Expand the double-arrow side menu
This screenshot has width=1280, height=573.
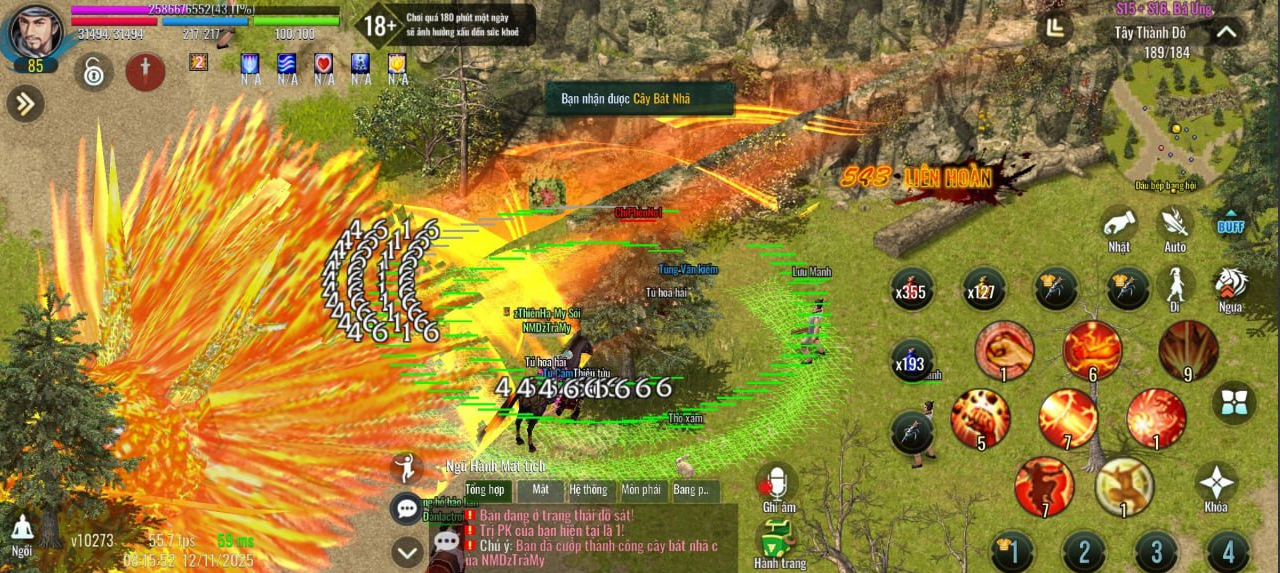pyautogui.click(x=24, y=102)
